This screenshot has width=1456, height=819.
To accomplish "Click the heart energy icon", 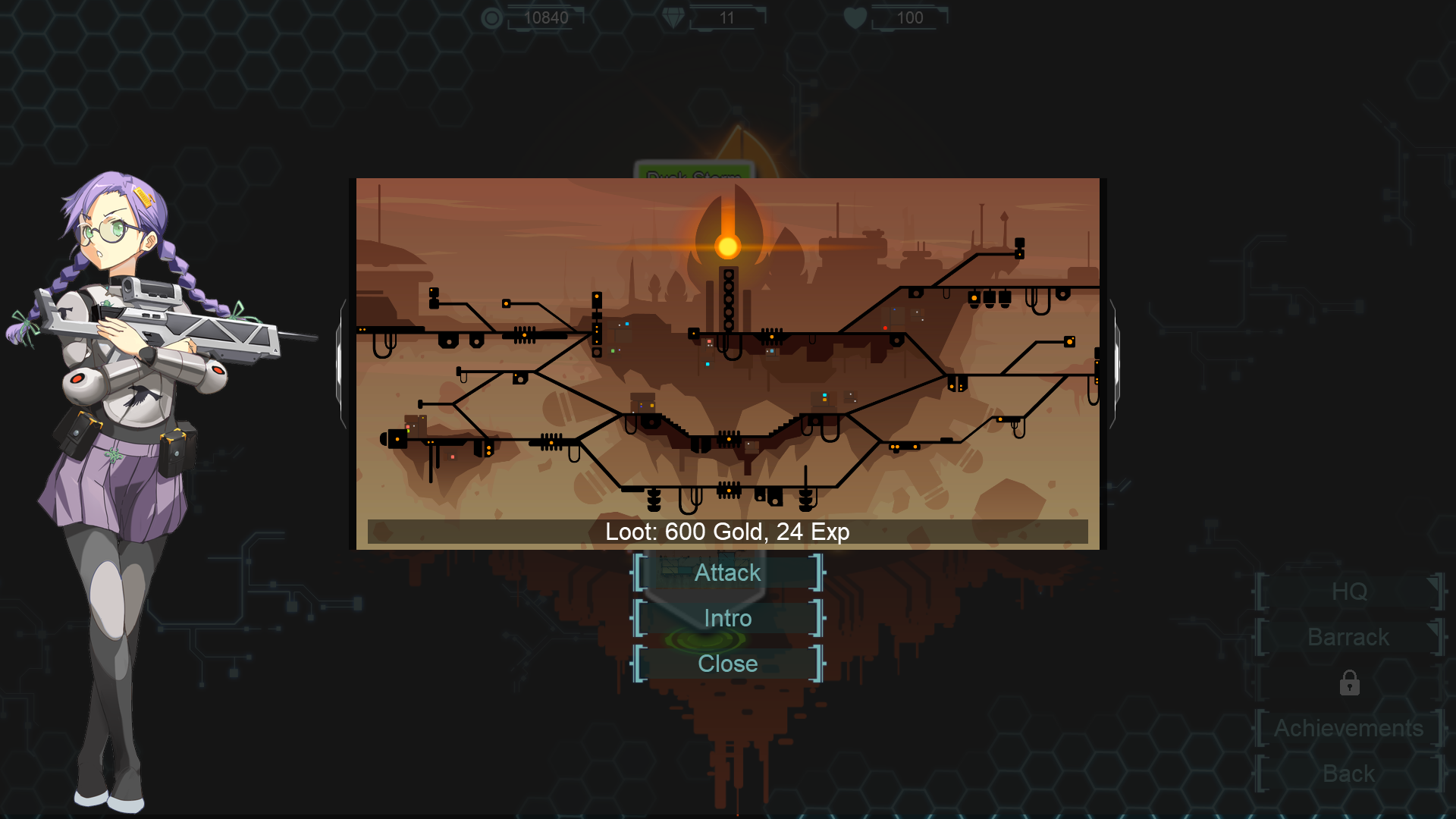I will pos(855,17).
